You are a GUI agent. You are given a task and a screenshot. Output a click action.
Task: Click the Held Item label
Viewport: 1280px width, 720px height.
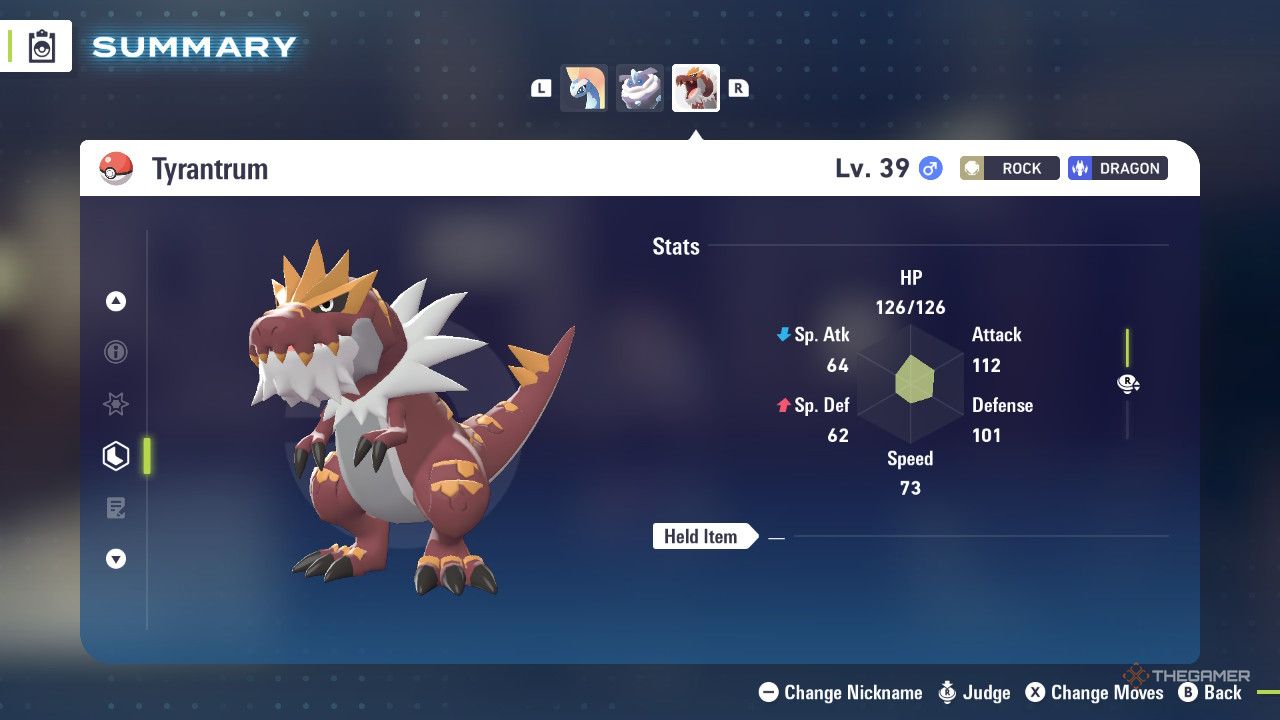[701, 537]
